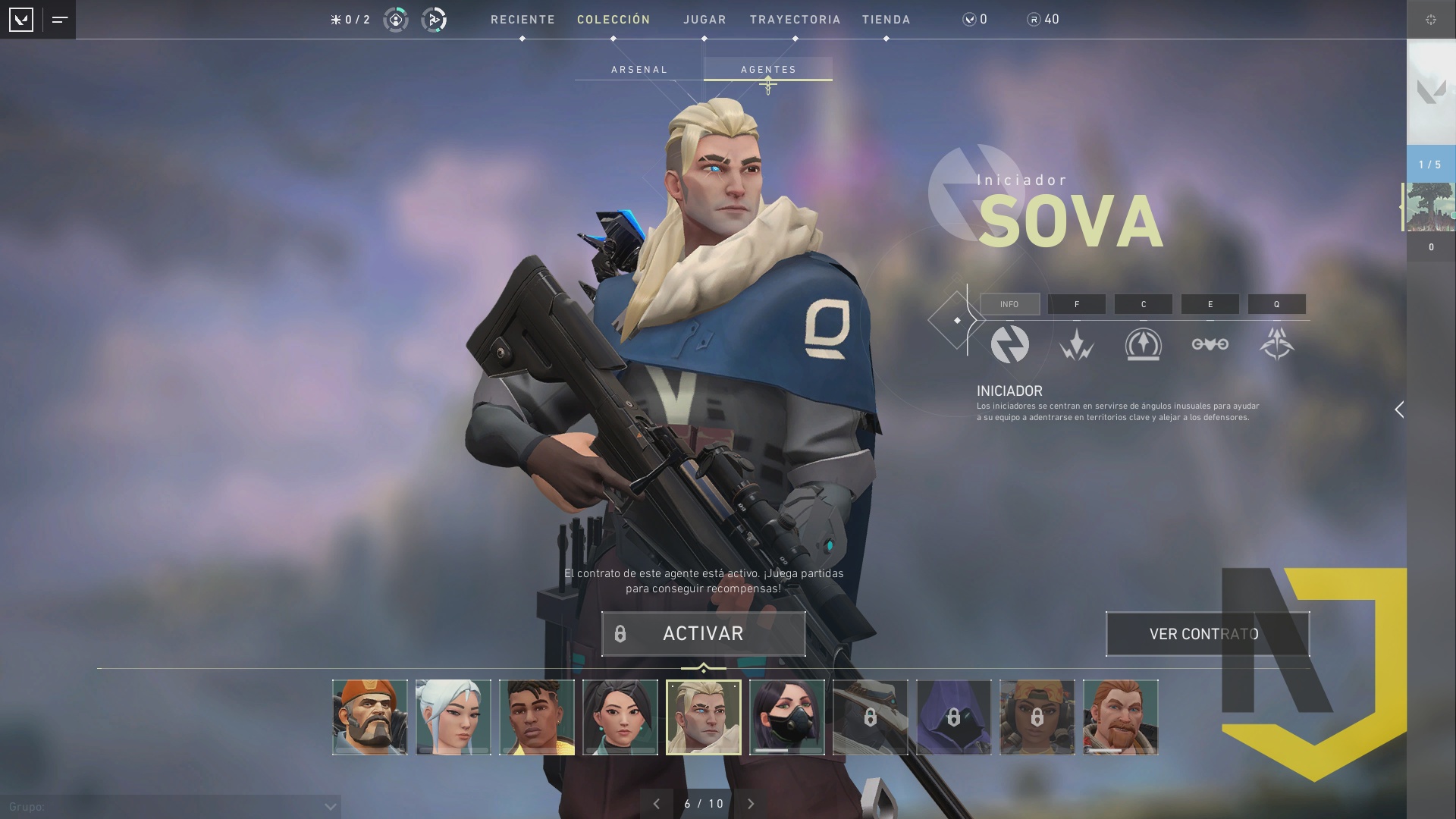
Task: Click the sidebar arrow next to the map preview
Action: click(1401, 205)
